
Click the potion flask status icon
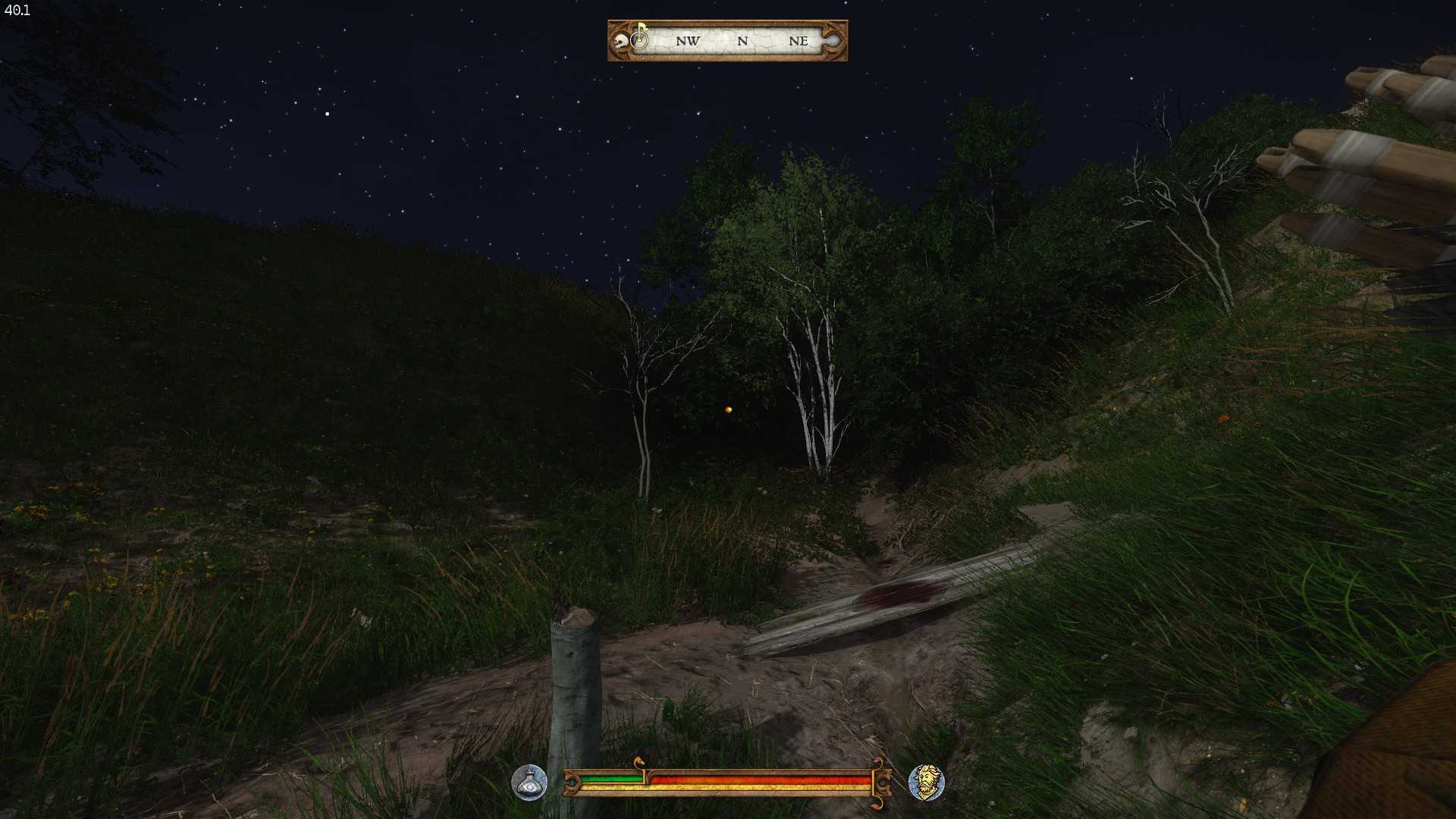tap(529, 783)
